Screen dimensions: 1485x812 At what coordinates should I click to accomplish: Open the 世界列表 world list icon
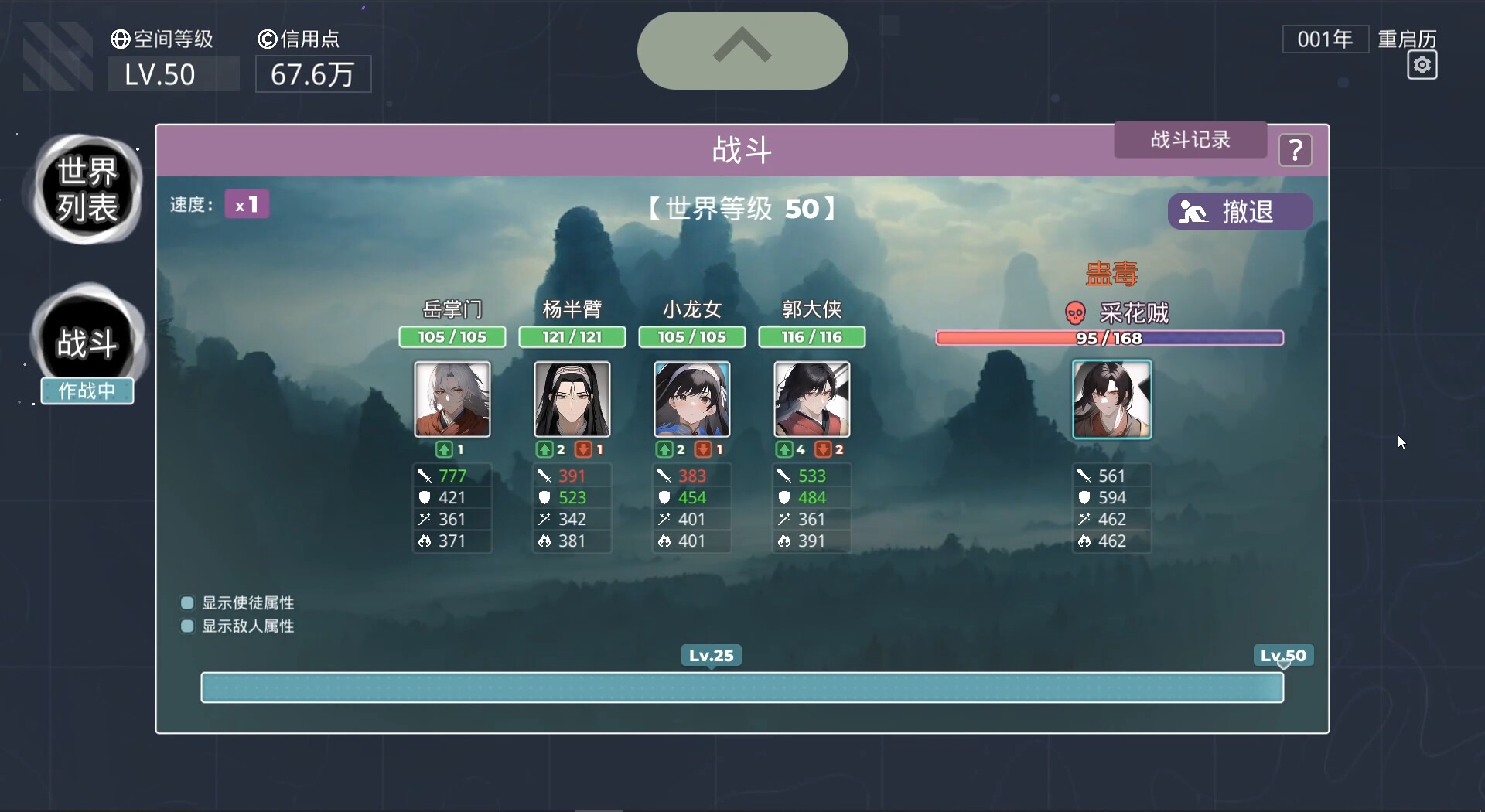(86, 189)
